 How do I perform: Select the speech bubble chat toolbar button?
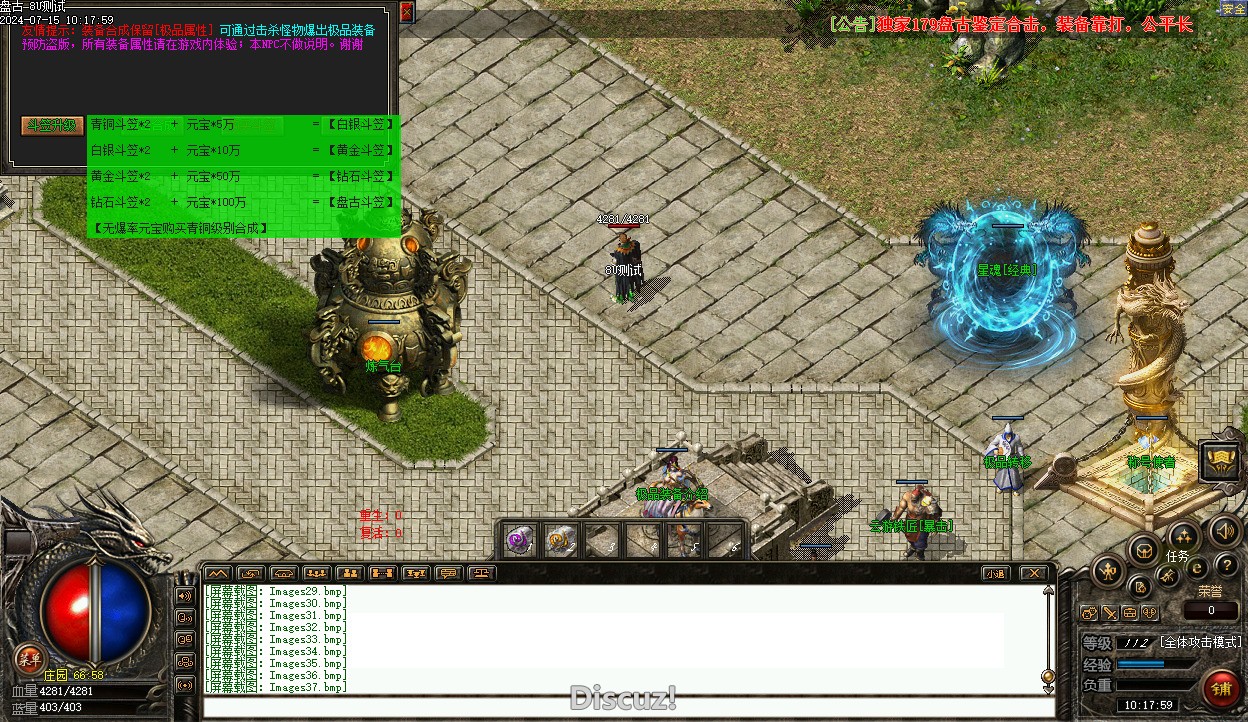(x=449, y=573)
